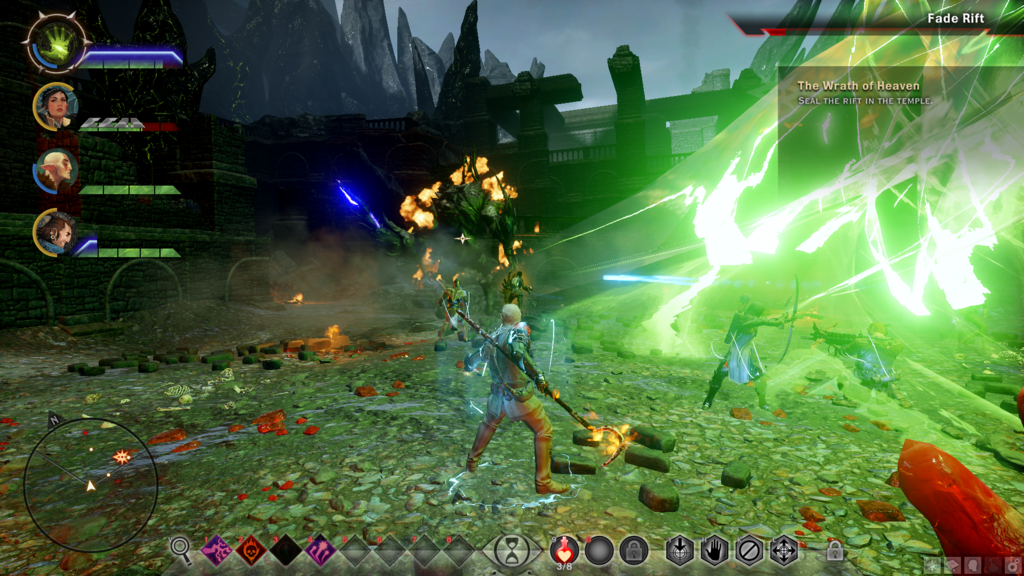This screenshot has height=576, width=1024.
Task: Activate the purple burst ability
Action: (320, 550)
